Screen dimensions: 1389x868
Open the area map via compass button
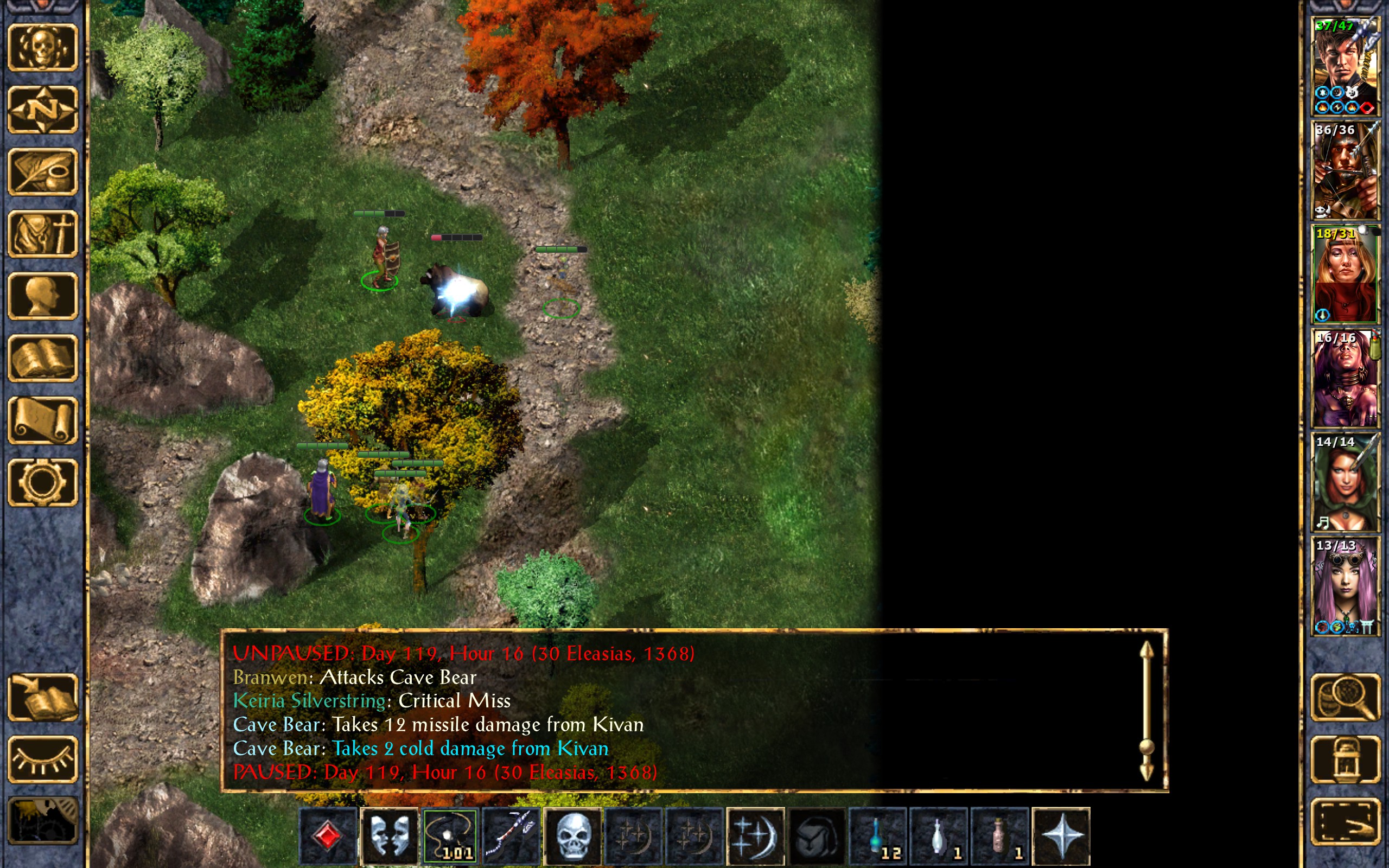[43, 110]
